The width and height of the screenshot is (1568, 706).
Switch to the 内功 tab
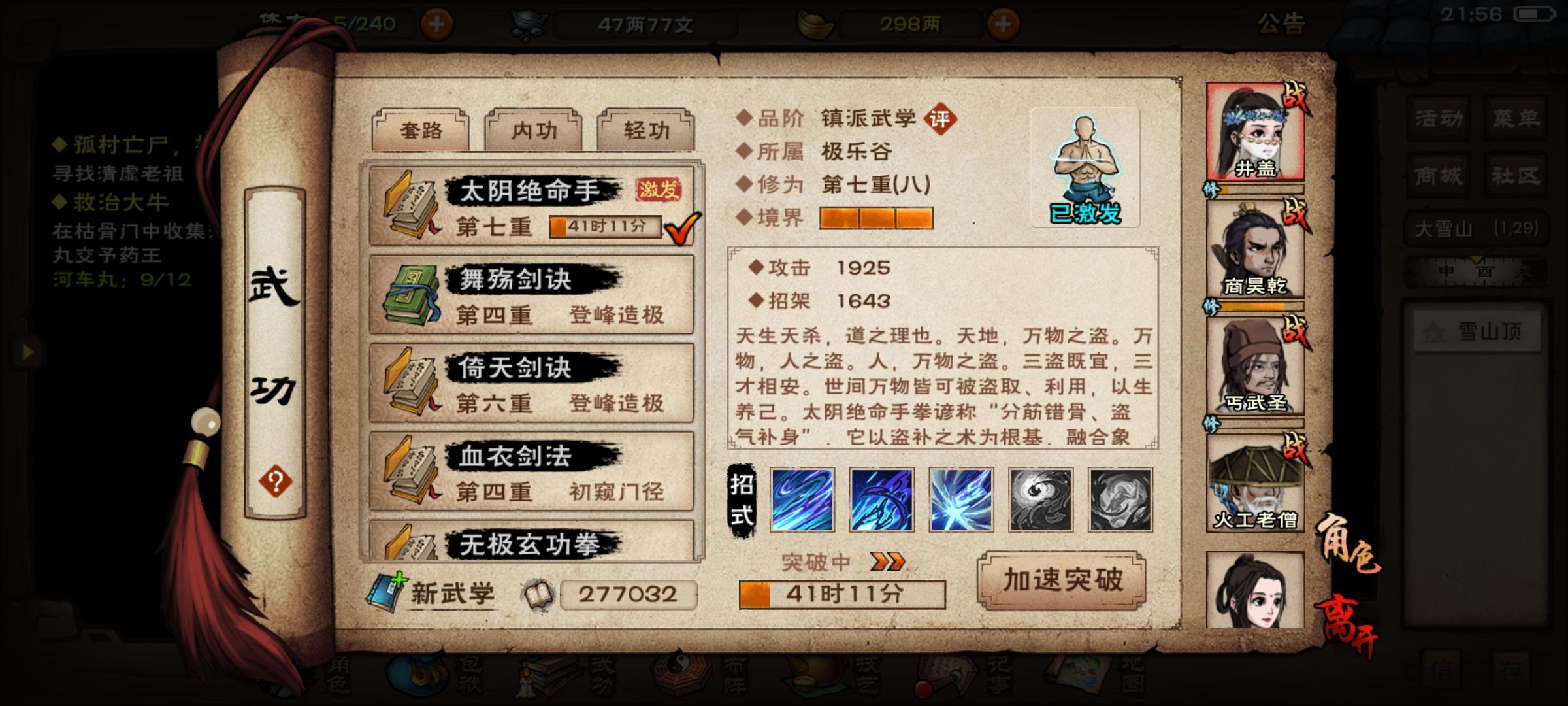pyautogui.click(x=532, y=131)
